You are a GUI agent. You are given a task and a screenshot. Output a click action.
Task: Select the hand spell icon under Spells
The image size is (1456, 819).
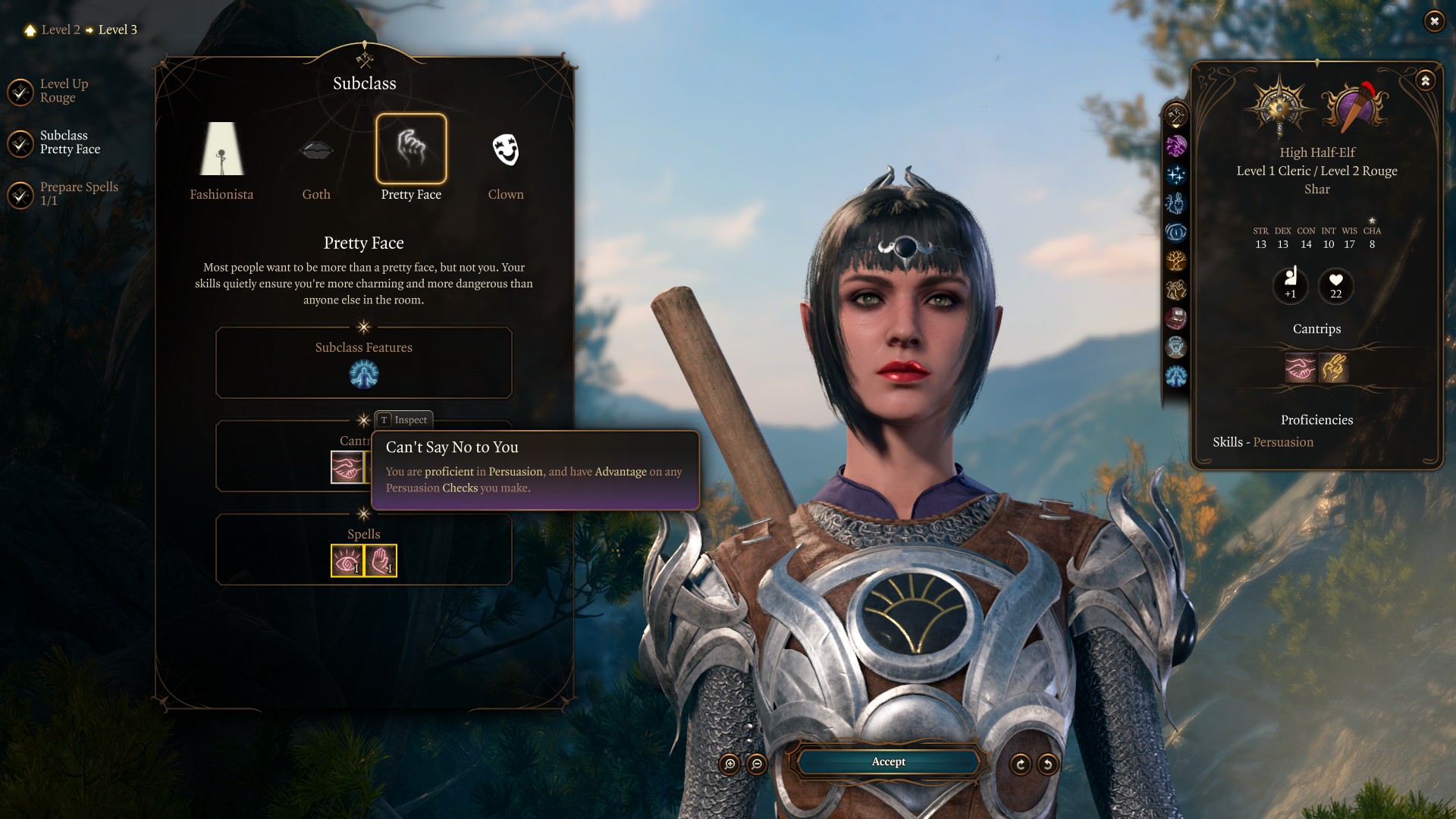(x=381, y=561)
